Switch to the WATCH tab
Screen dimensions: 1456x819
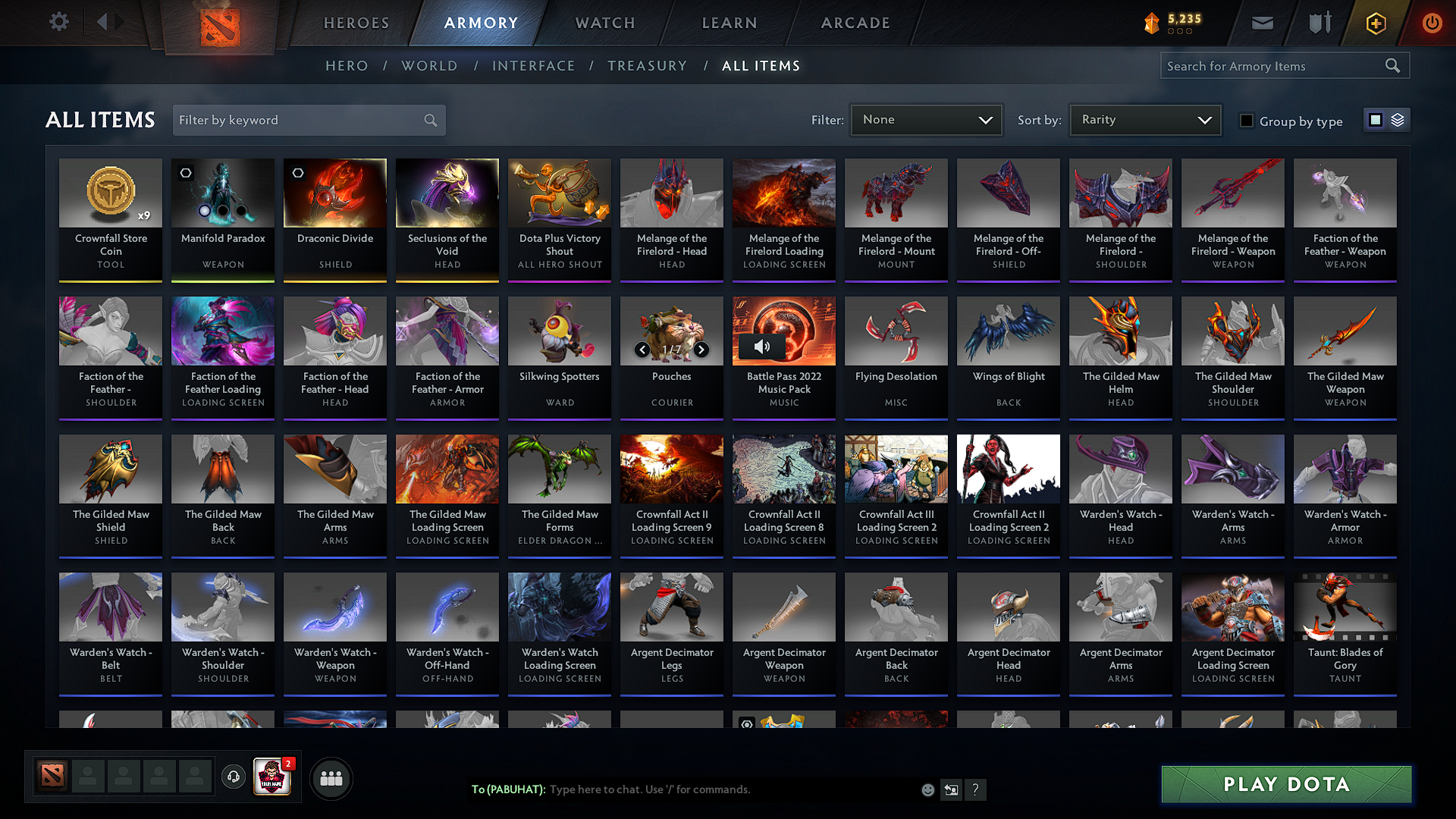(x=604, y=23)
